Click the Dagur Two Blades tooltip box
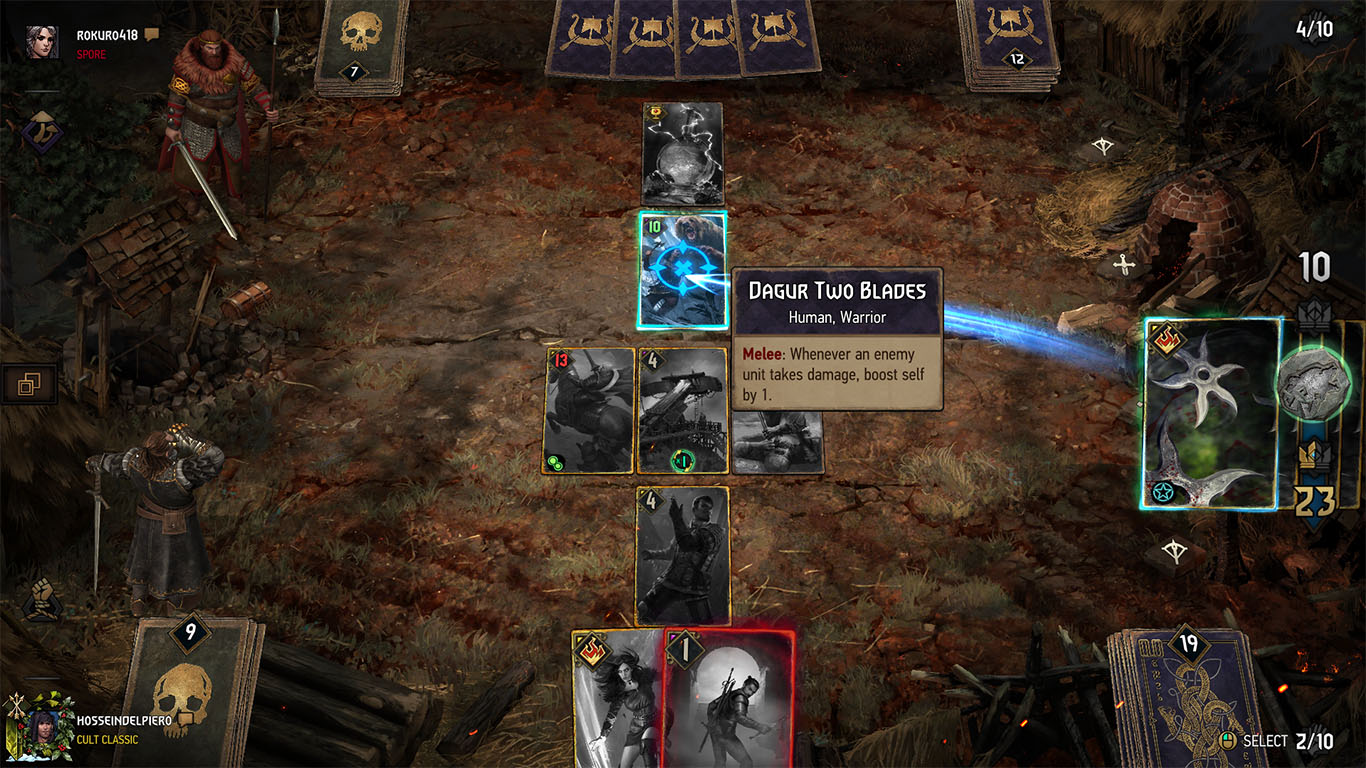The height and width of the screenshot is (768, 1366). coord(838,340)
